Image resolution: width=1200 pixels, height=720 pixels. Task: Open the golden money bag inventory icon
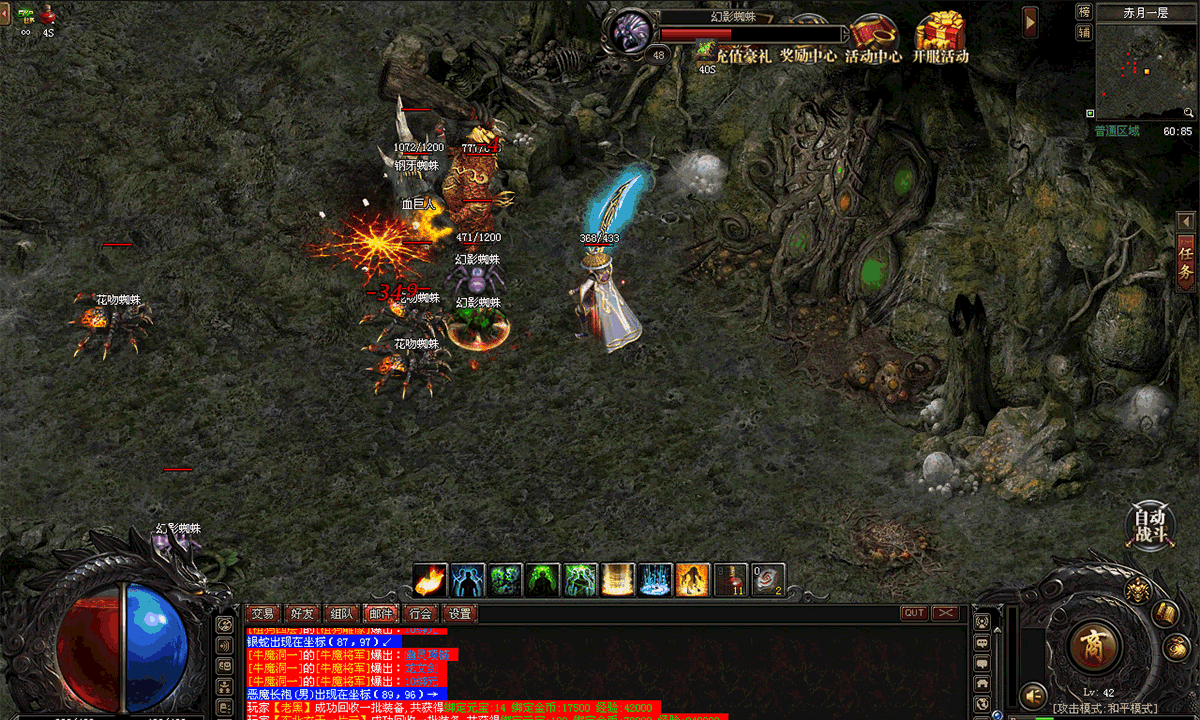click(x=1174, y=647)
